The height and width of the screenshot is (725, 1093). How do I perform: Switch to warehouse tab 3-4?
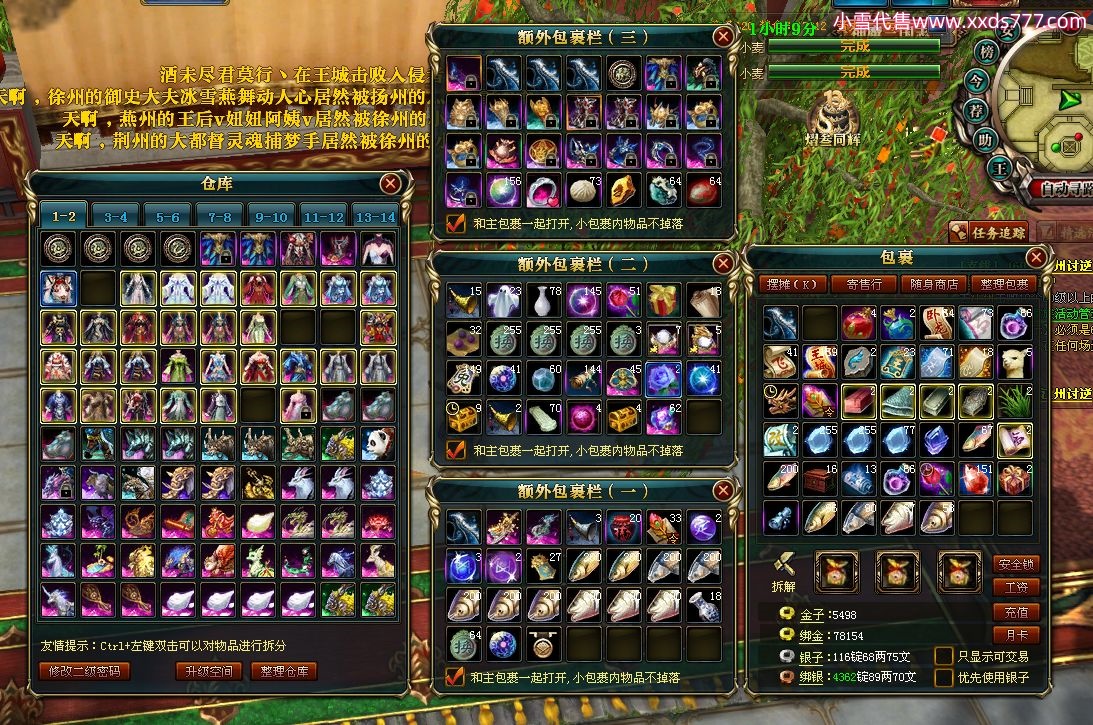[x=116, y=216]
